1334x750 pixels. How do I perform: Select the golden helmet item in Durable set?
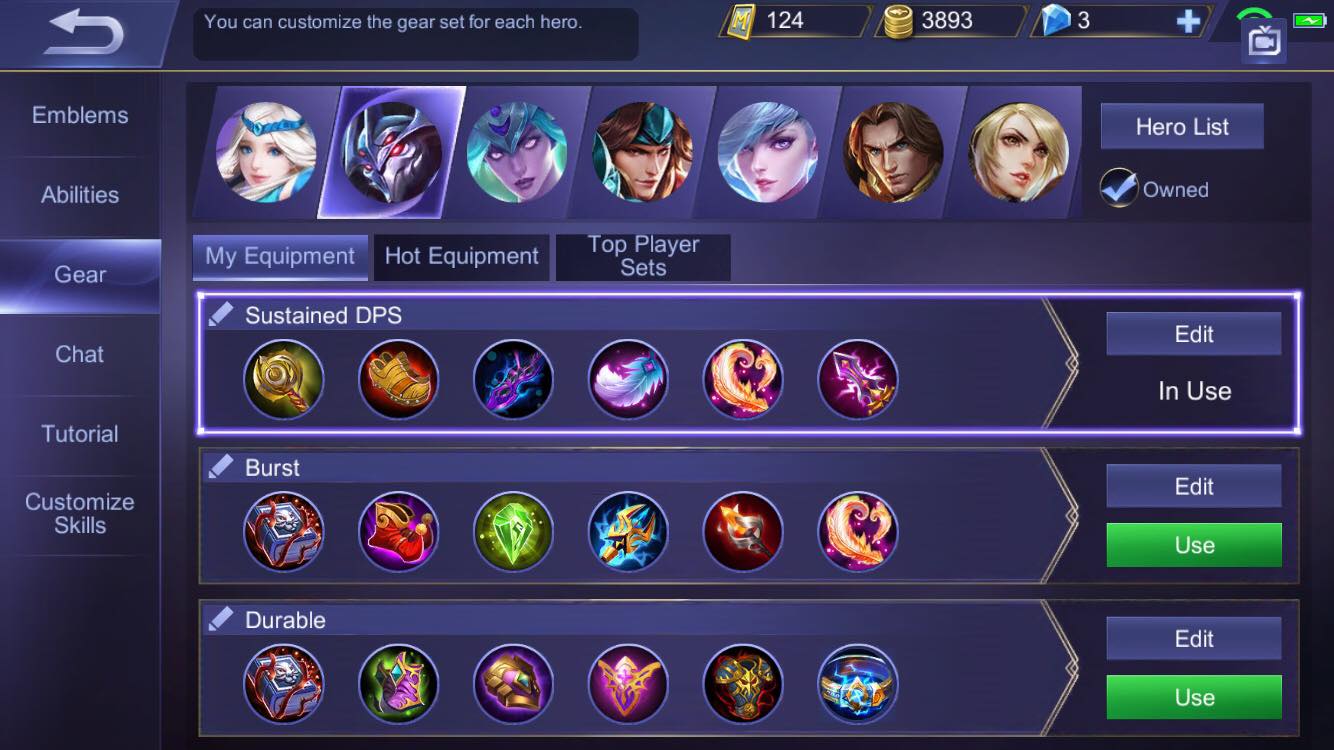(513, 684)
